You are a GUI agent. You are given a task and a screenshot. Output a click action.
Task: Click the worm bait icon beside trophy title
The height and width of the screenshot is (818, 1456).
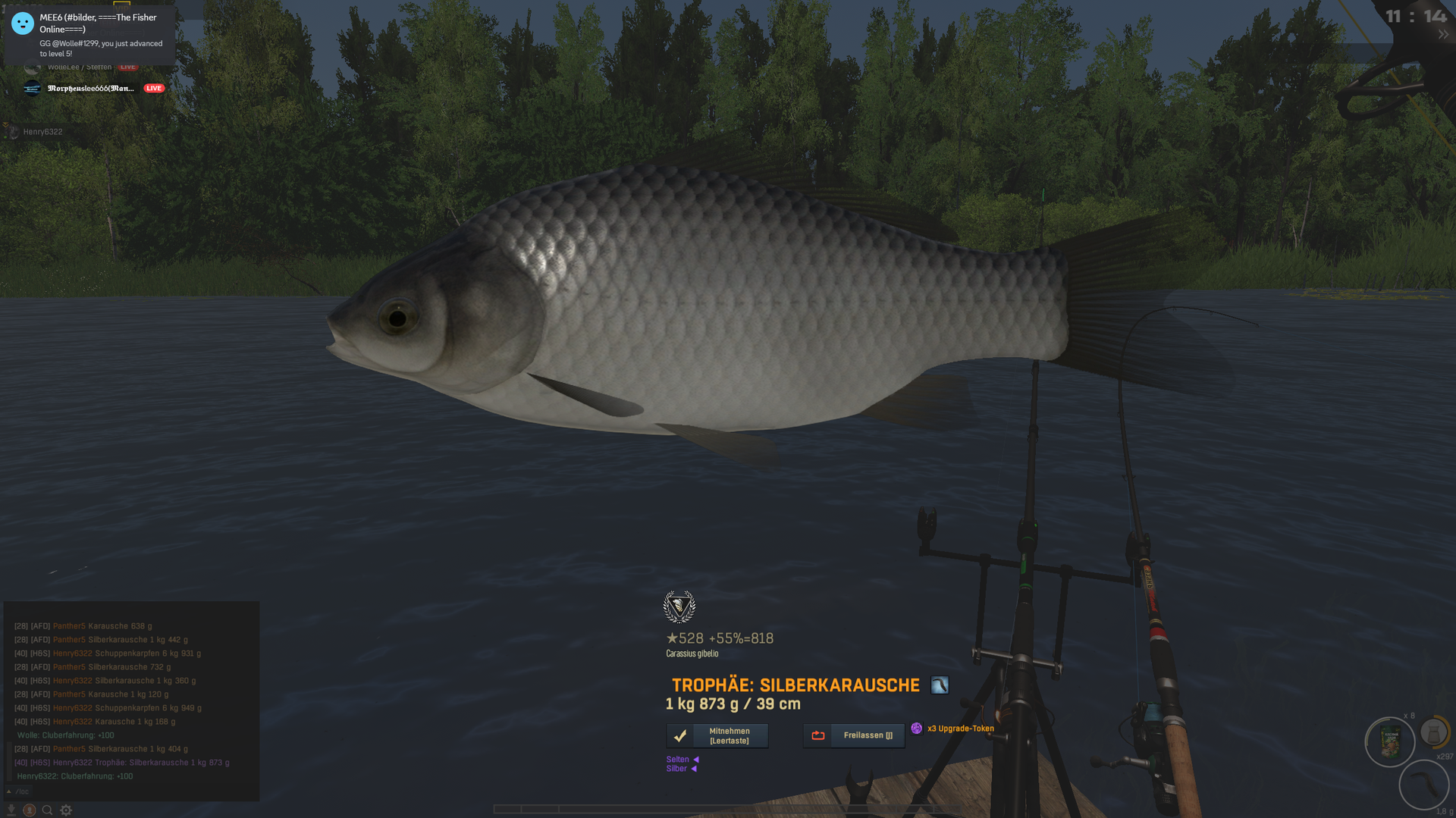(x=940, y=685)
